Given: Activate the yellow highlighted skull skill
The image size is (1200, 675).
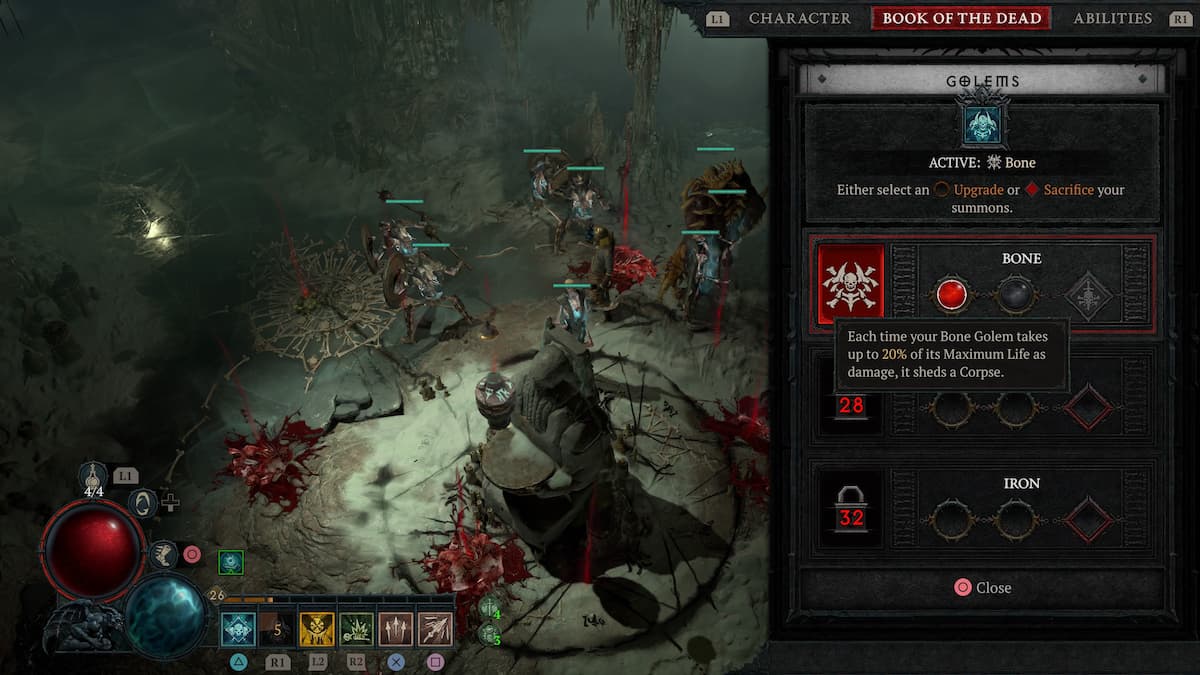Looking at the screenshot, I should [318, 630].
